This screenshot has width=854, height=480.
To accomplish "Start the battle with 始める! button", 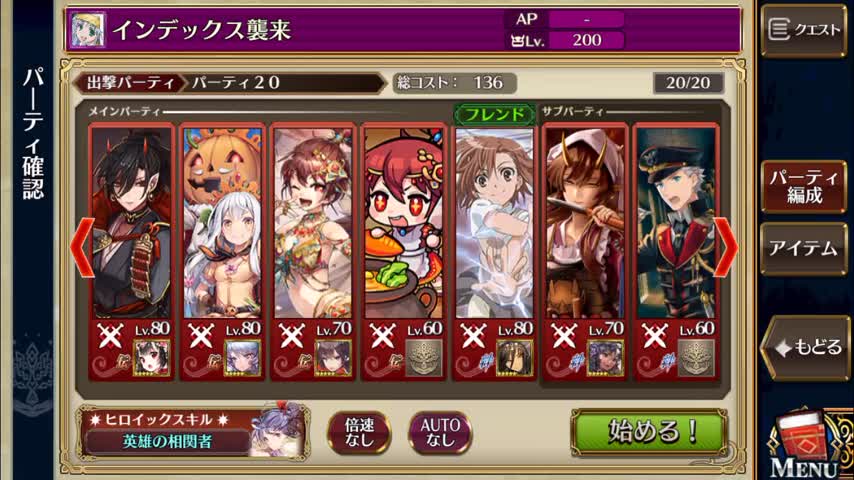I will point(648,431).
